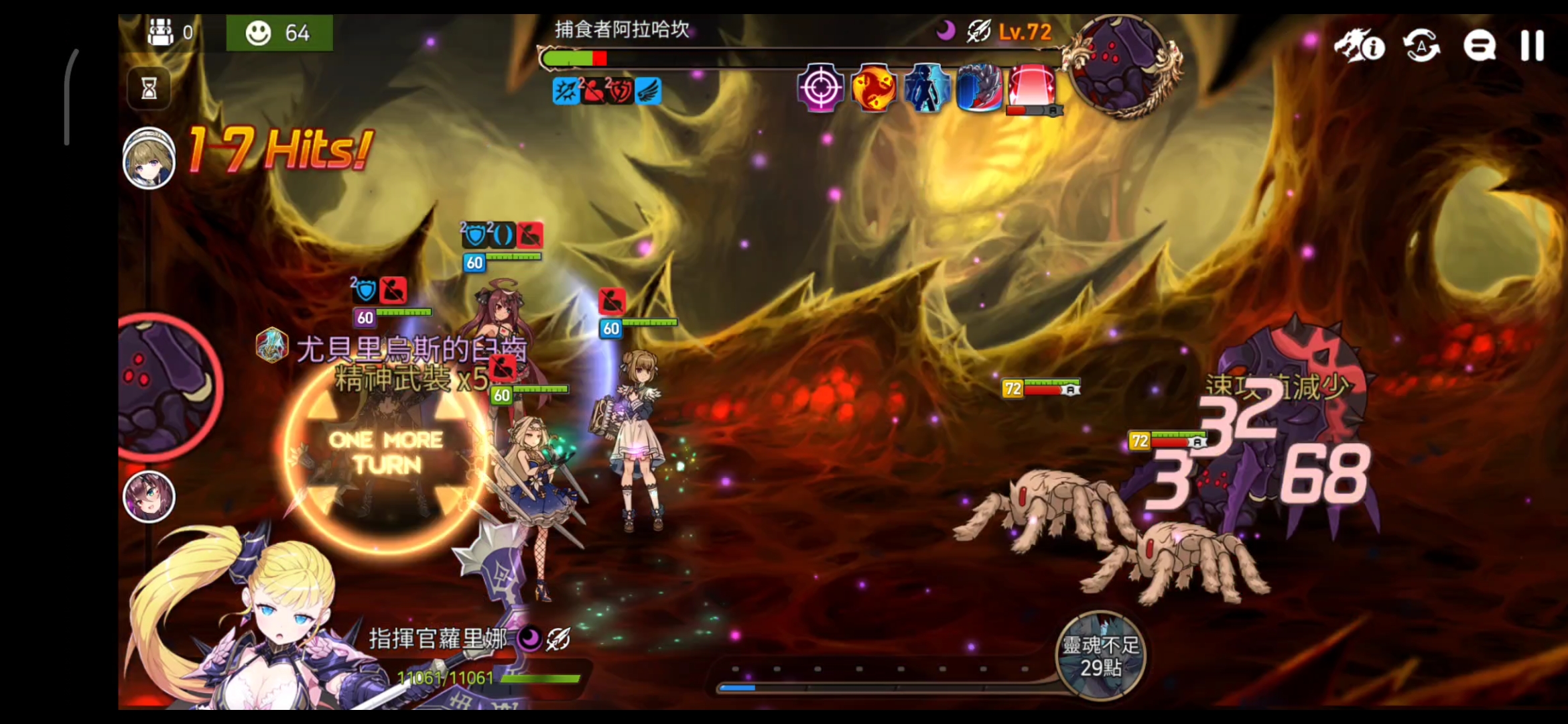Tap the soul gauge orb showing 29點
This screenshot has width=1568, height=724.
[x=1100, y=656]
